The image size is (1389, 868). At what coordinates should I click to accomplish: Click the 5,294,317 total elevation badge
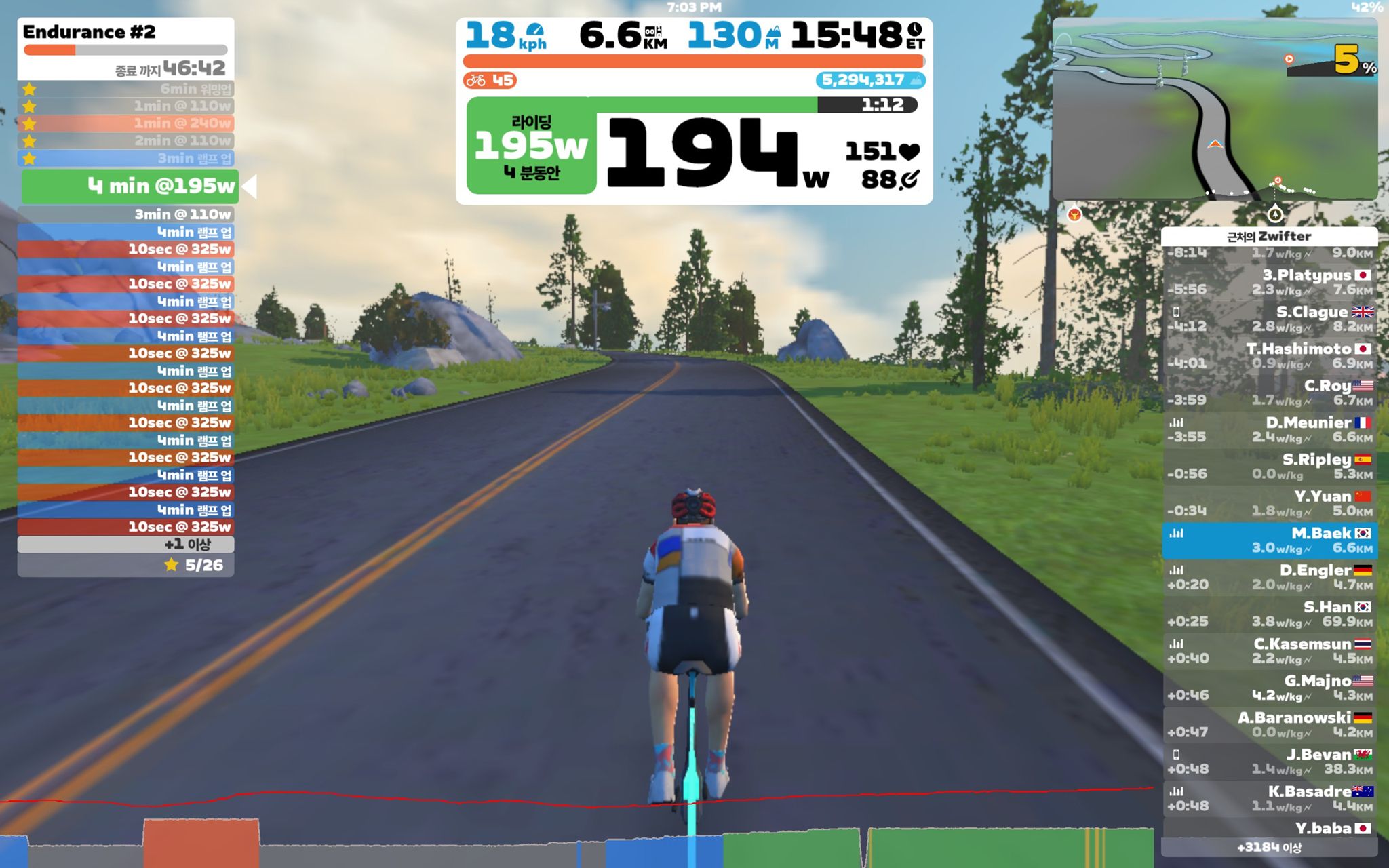click(x=868, y=80)
